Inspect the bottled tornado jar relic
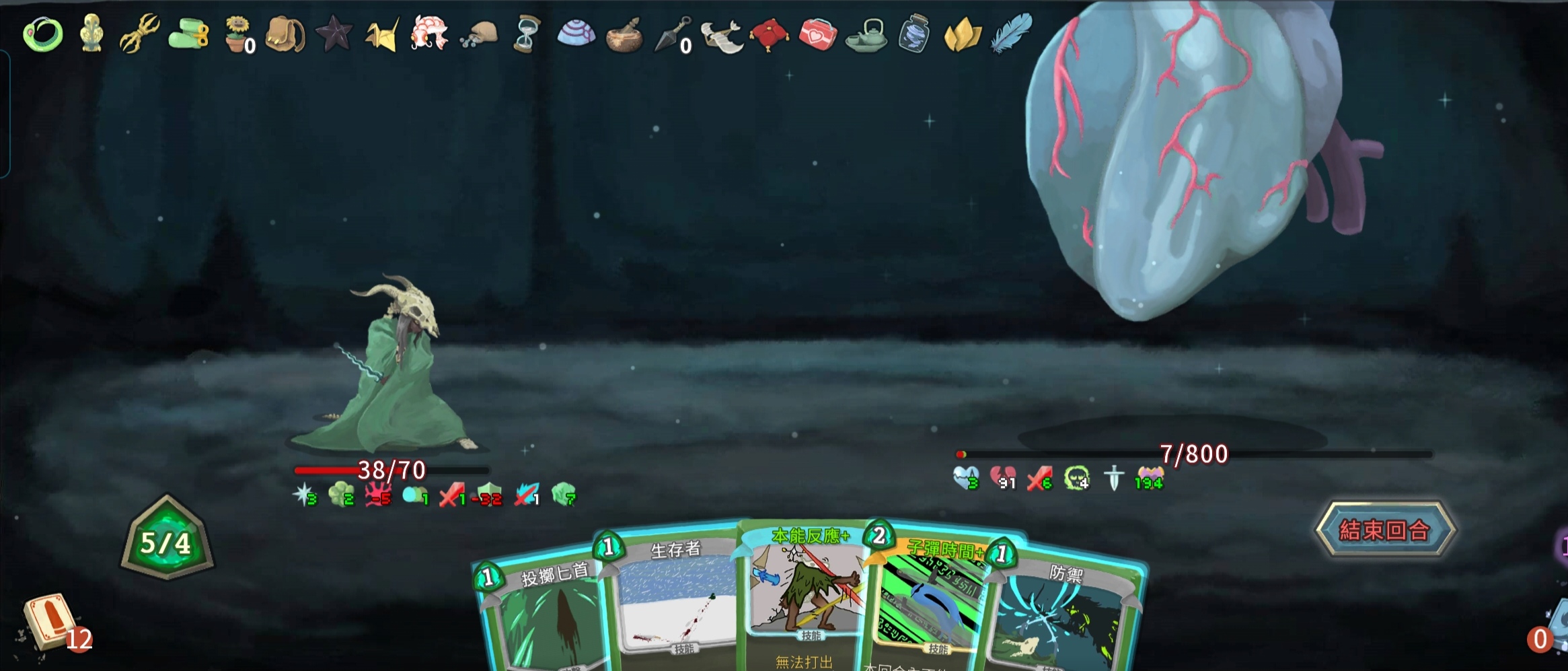The height and width of the screenshot is (671, 1568). 914,34
